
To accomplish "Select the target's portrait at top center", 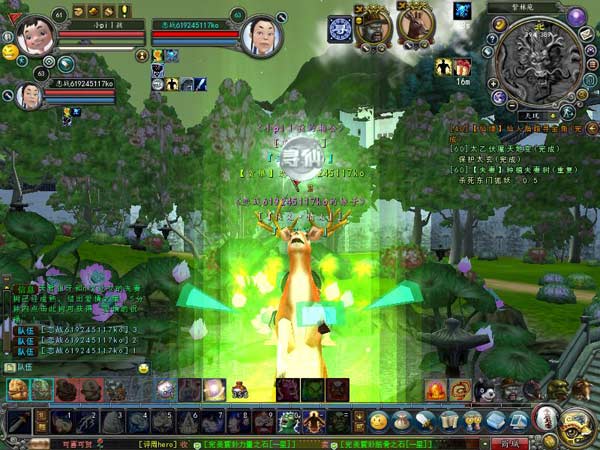I will (x=261, y=37).
